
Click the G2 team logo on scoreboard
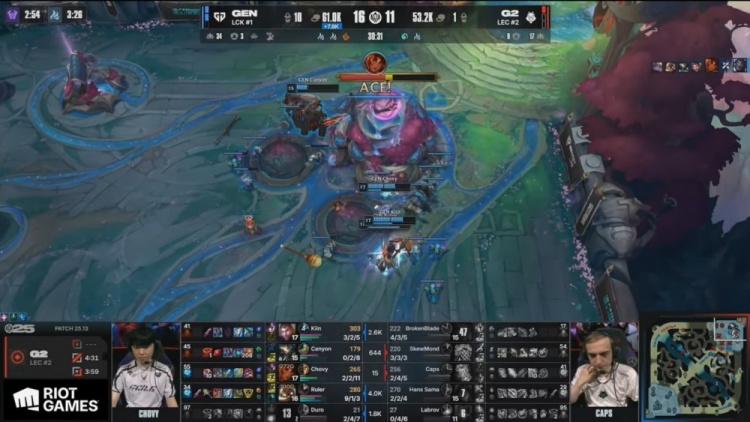point(531,17)
